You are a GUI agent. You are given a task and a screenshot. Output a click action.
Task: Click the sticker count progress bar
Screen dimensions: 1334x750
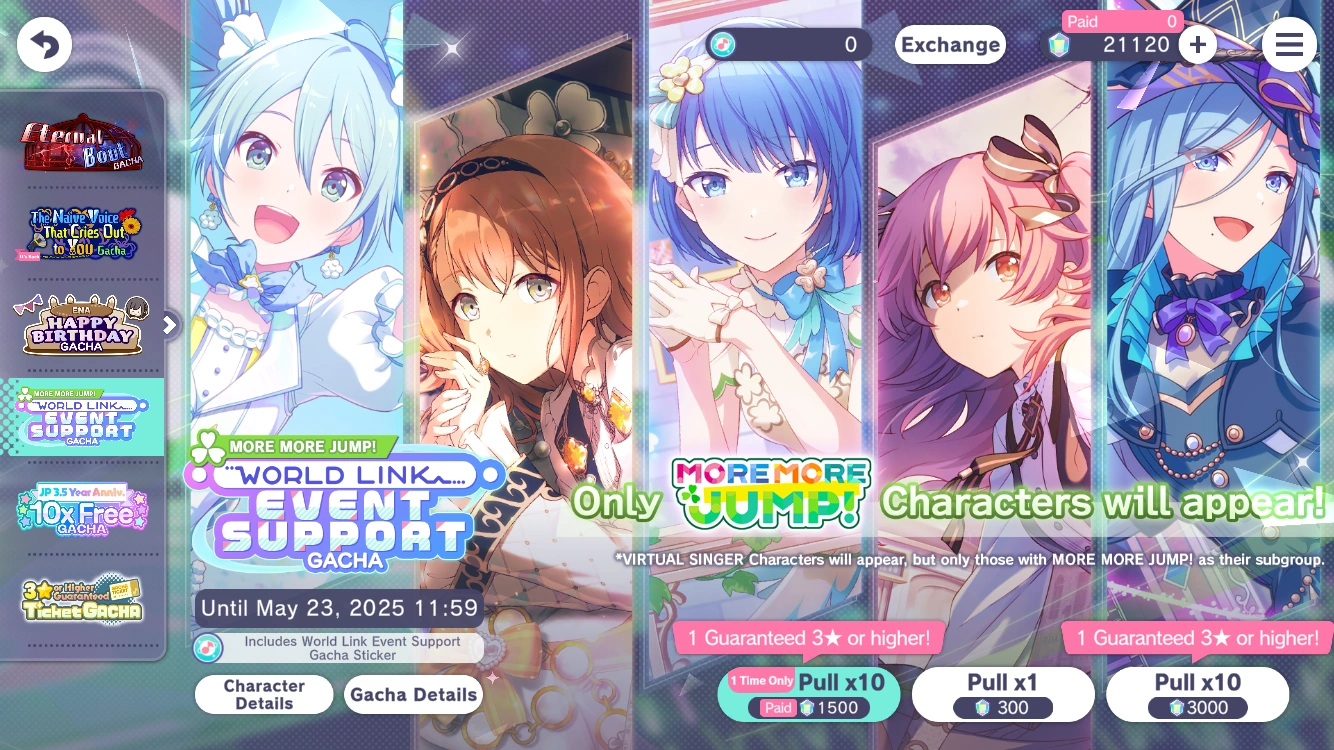tap(790, 44)
